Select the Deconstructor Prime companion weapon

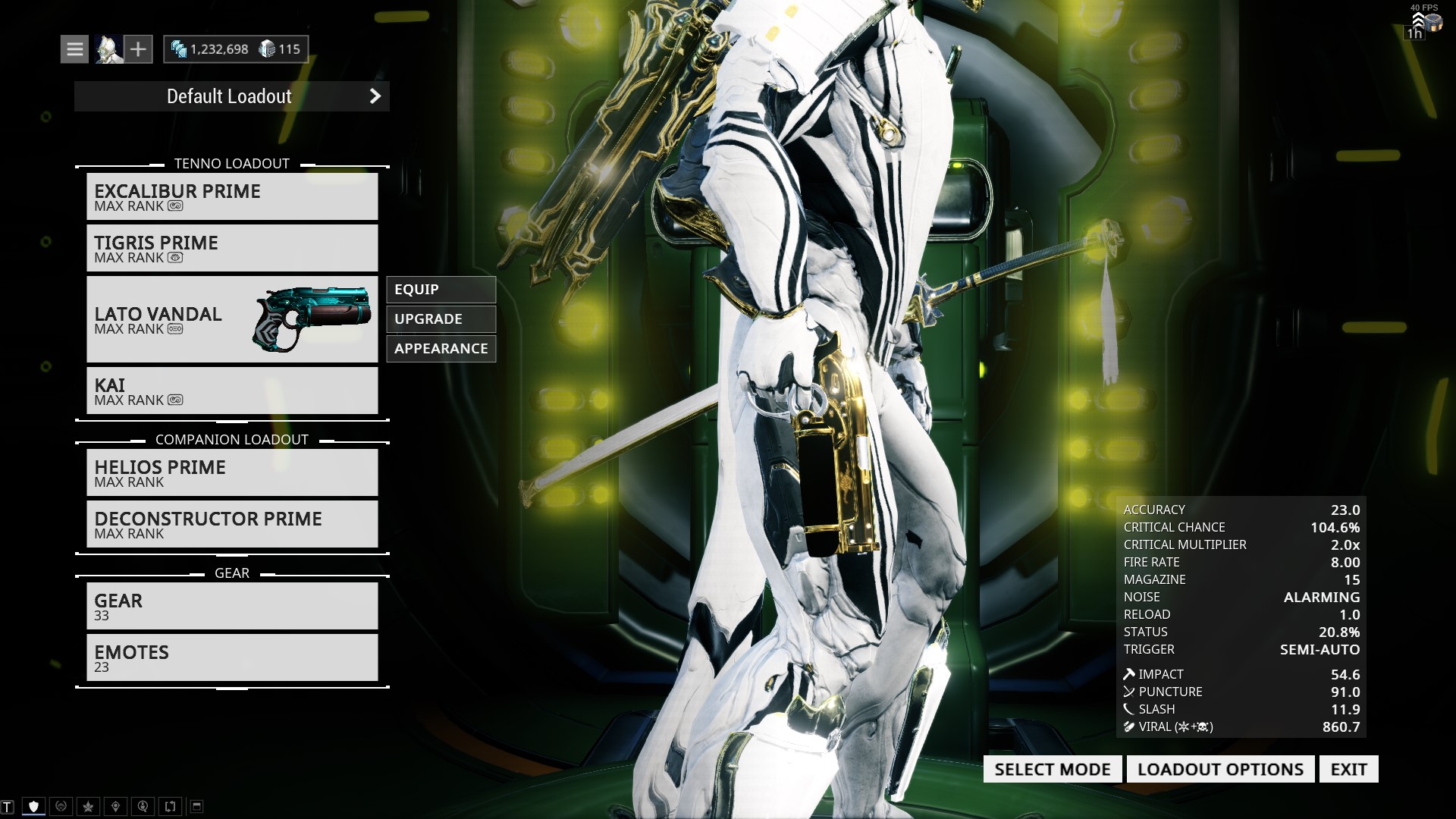231,524
